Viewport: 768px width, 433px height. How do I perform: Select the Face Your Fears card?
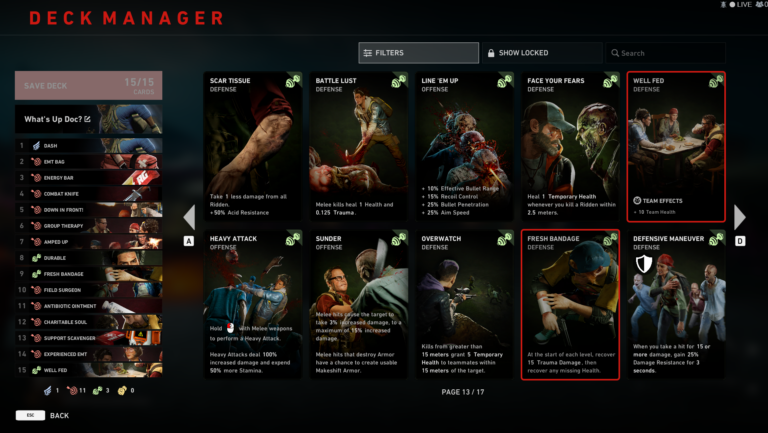(x=570, y=146)
